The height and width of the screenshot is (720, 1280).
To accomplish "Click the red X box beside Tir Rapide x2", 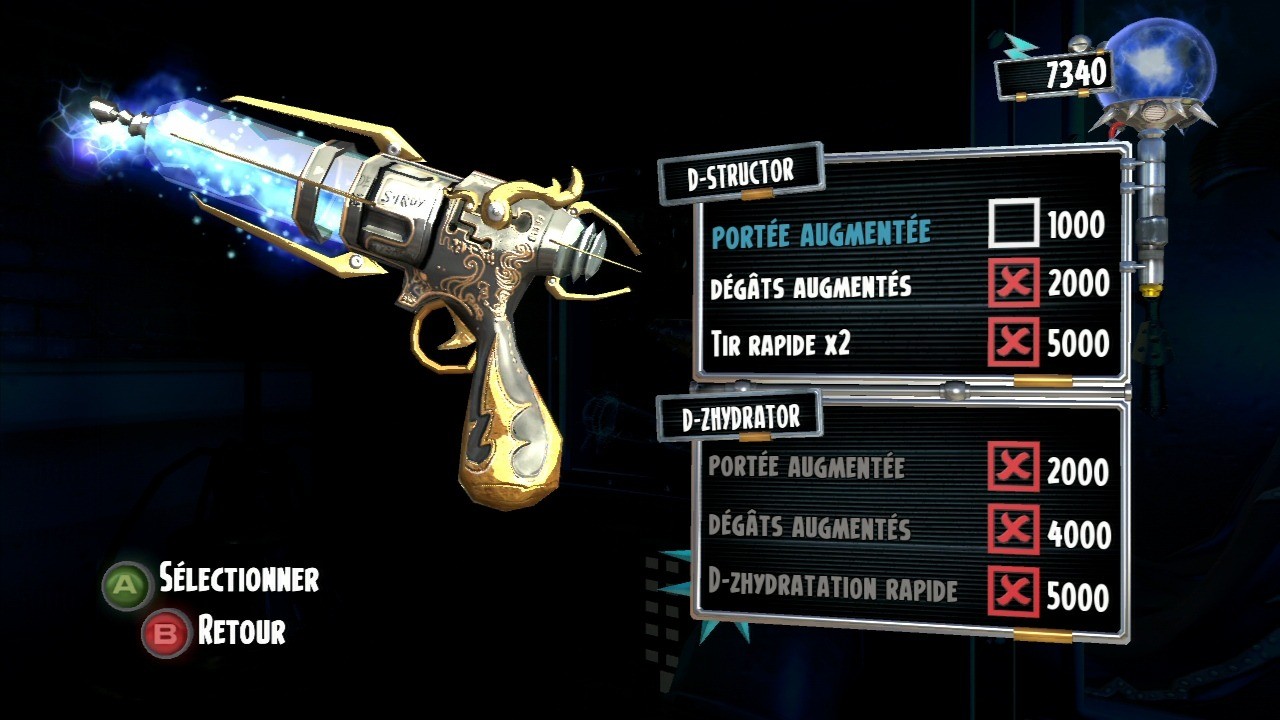I will [1013, 343].
